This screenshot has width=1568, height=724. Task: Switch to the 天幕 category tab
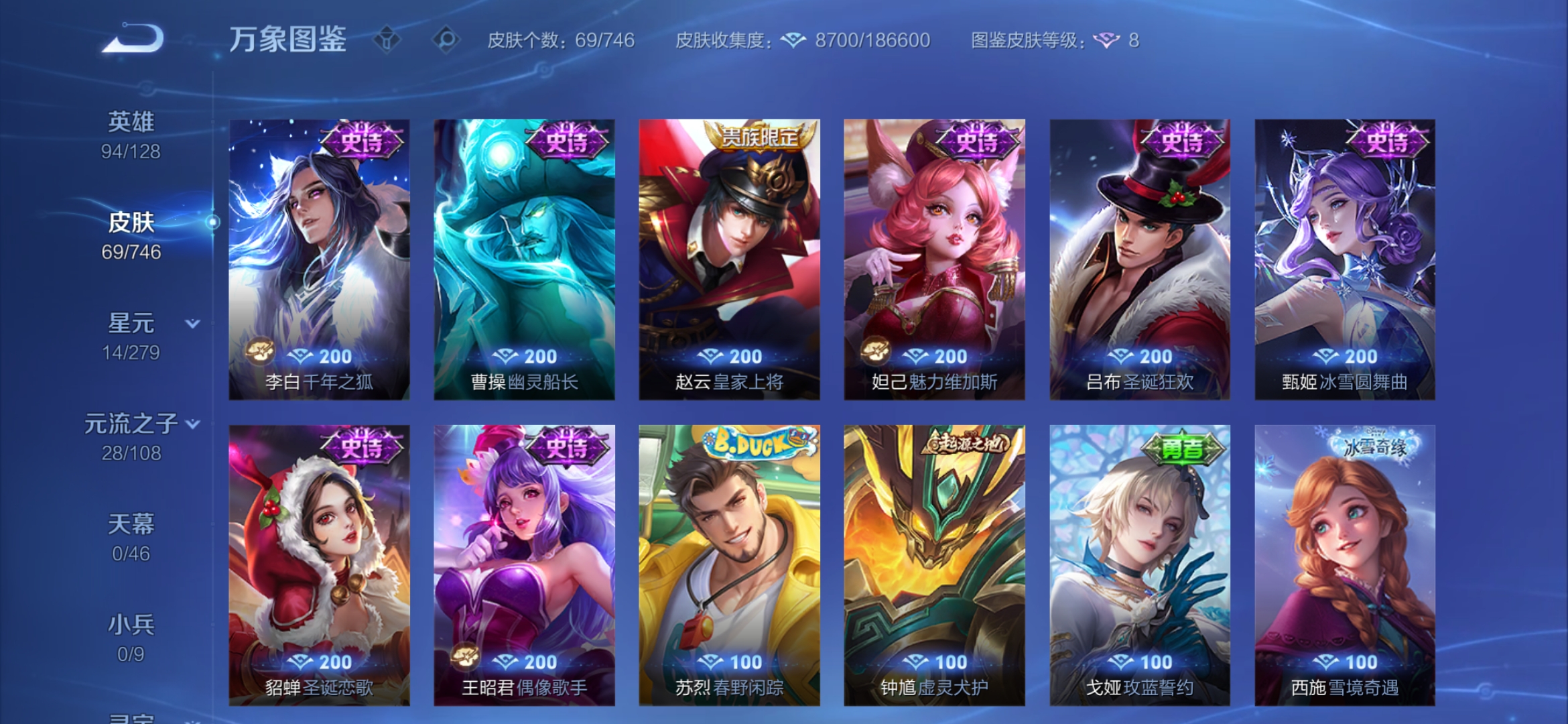pos(131,526)
